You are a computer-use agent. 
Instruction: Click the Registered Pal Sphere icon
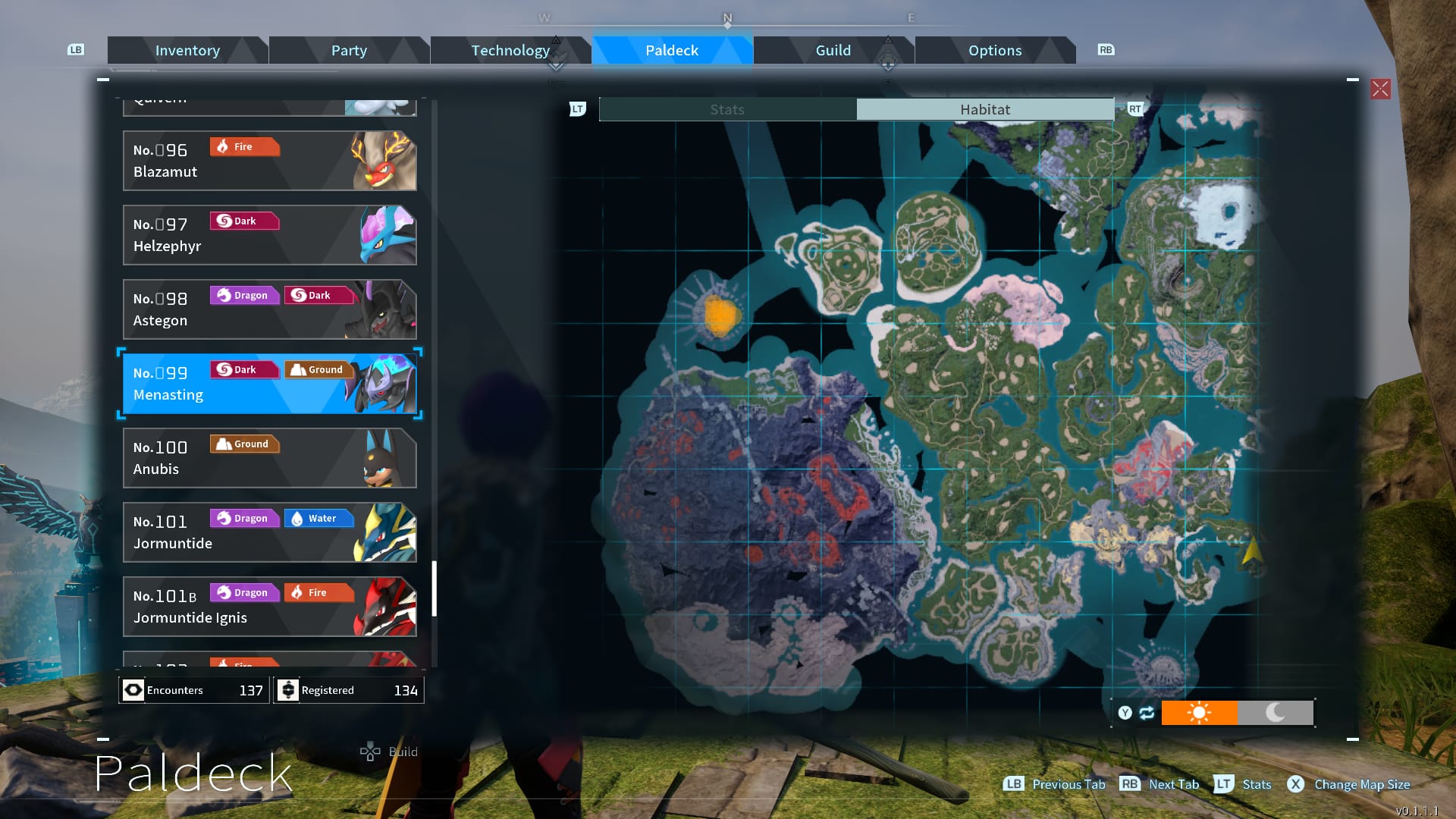287,689
